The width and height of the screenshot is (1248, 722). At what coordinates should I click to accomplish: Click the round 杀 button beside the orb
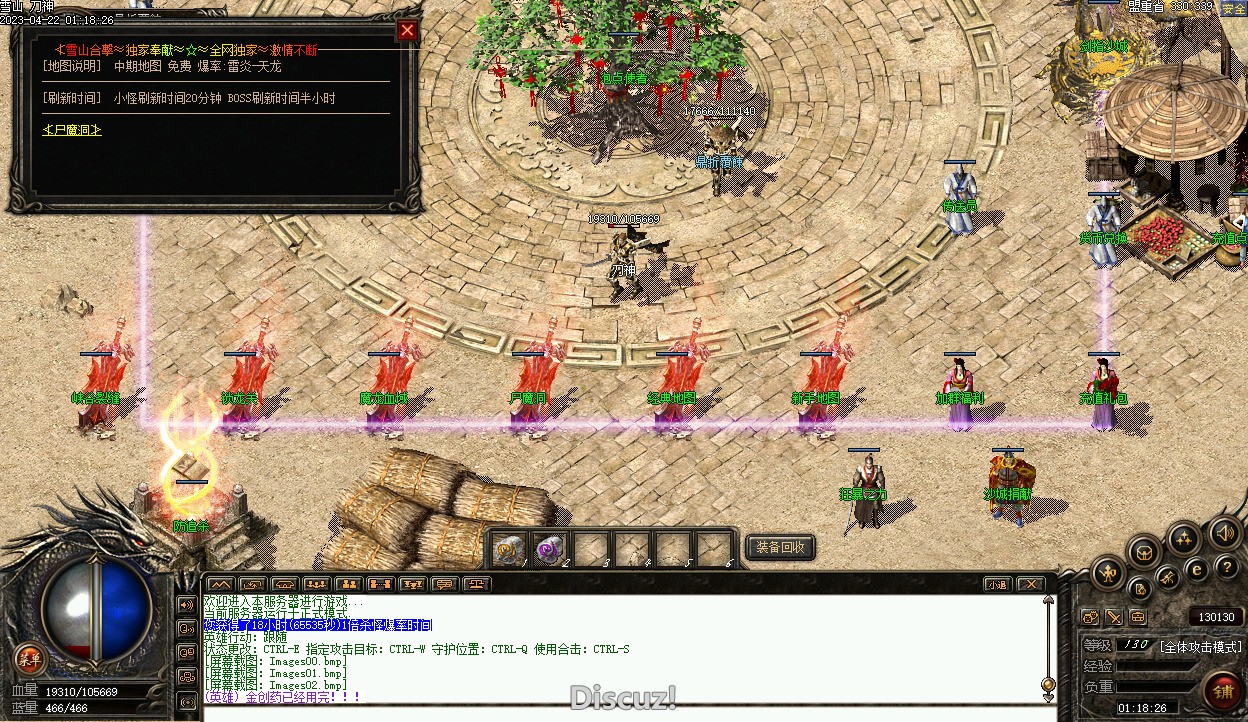coord(30,657)
